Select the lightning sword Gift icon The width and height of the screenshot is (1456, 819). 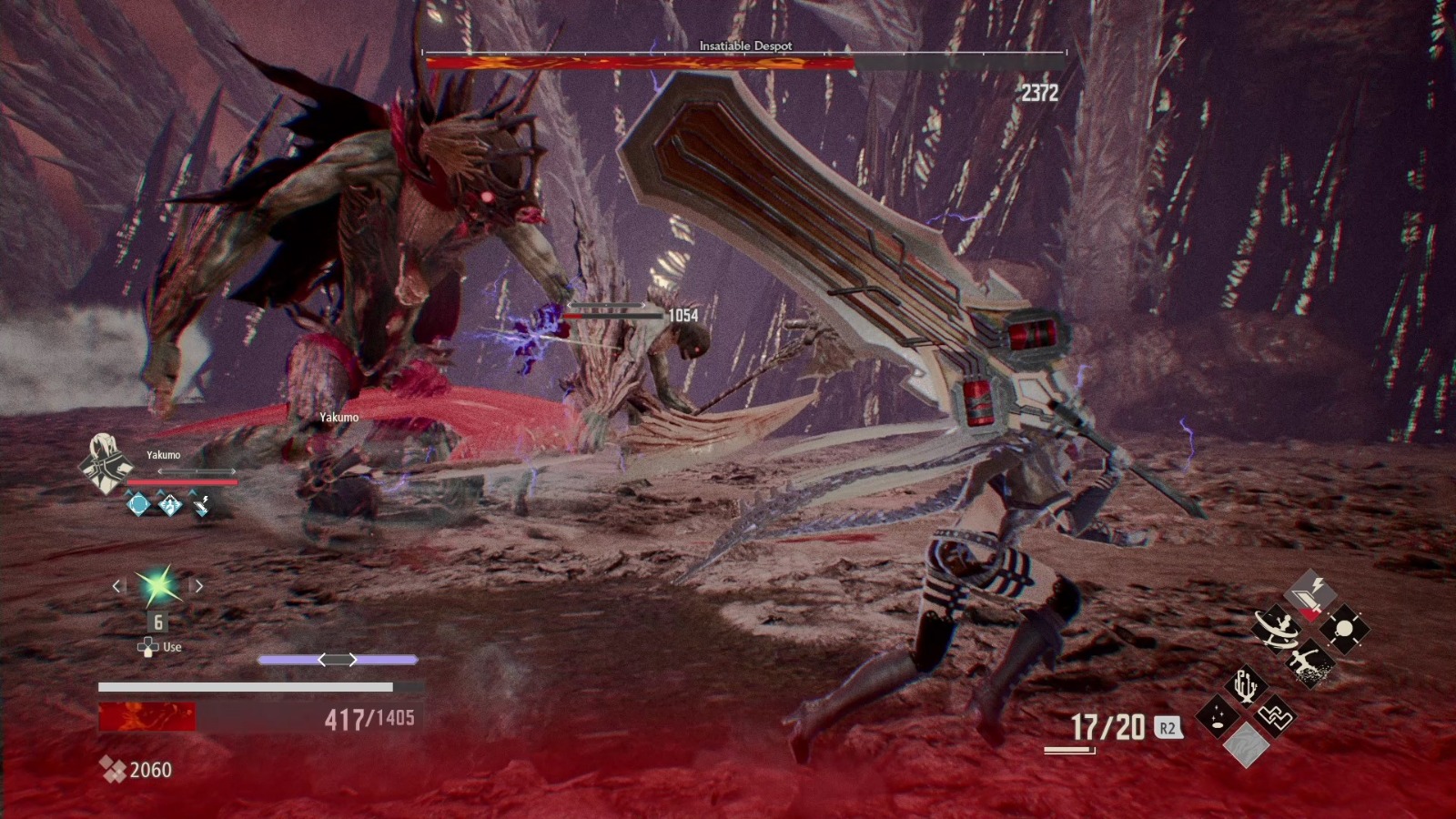(1310, 594)
